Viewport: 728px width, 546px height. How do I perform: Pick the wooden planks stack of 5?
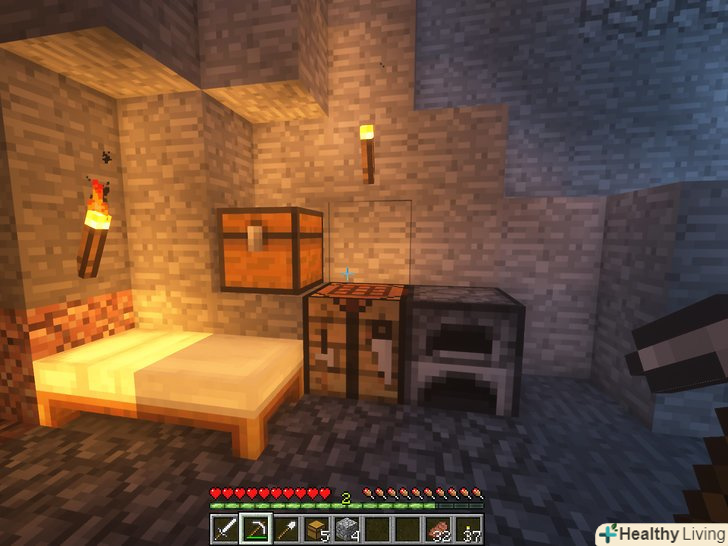tap(316, 529)
